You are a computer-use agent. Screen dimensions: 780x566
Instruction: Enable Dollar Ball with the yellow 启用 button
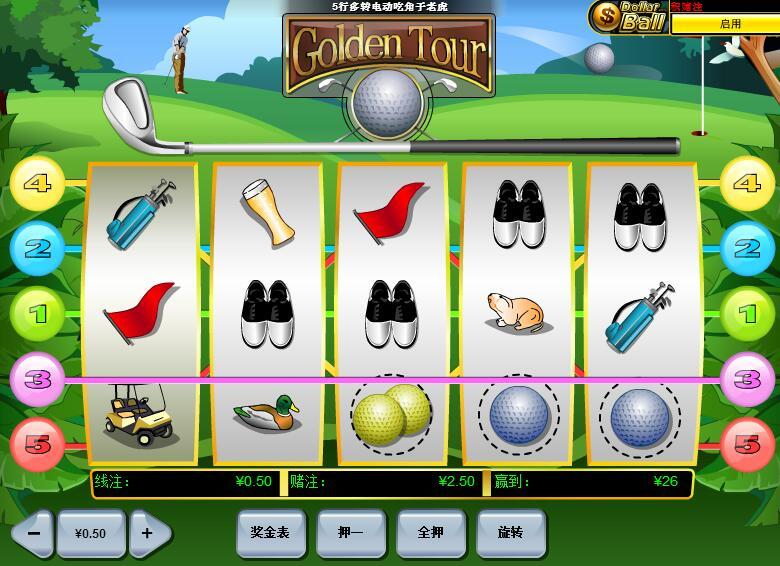(x=729, y=23)
